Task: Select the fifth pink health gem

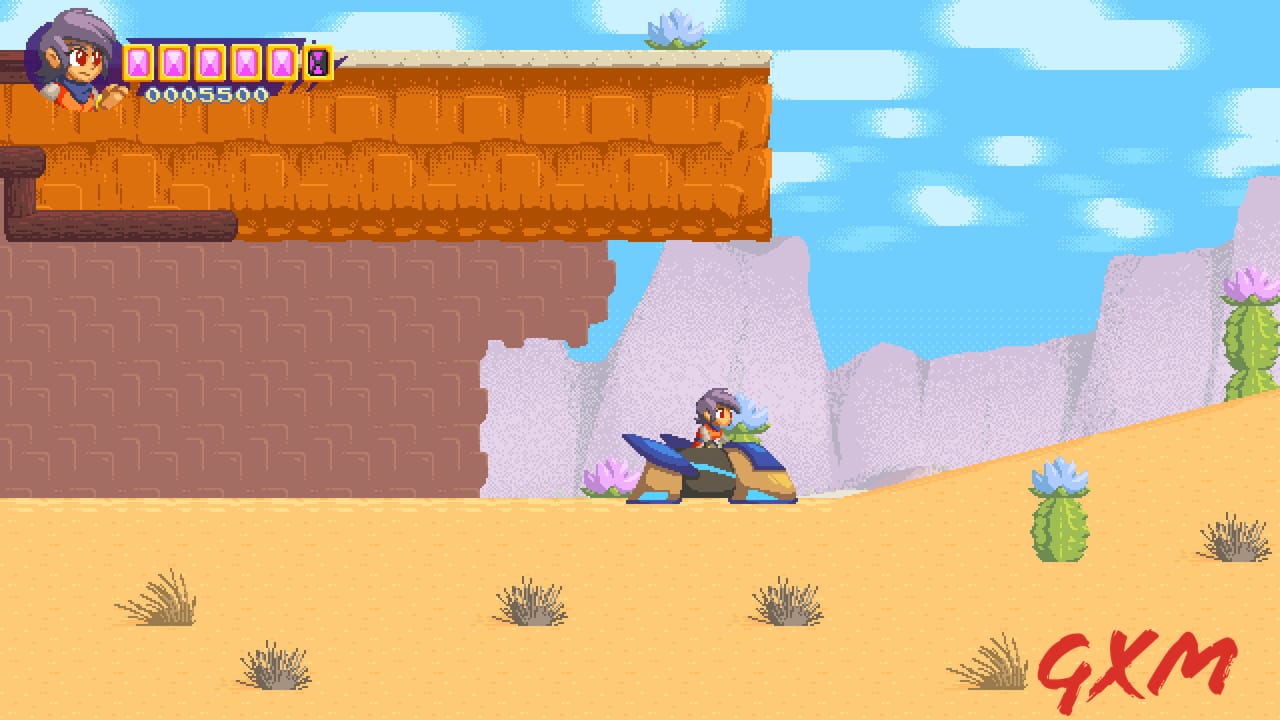Action: click(x=283, y=63)
